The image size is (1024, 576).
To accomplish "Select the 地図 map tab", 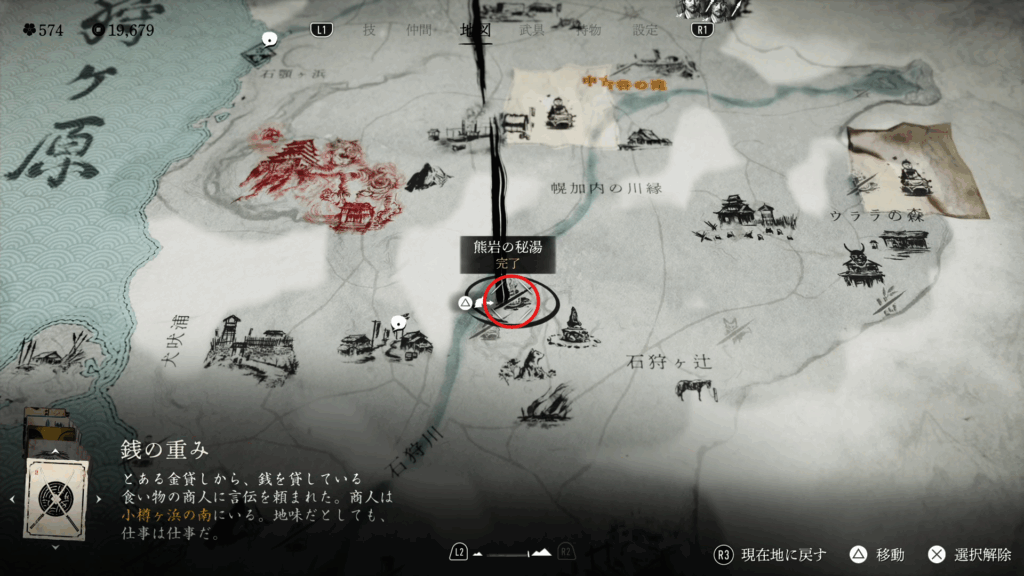I will coord(475,30).
